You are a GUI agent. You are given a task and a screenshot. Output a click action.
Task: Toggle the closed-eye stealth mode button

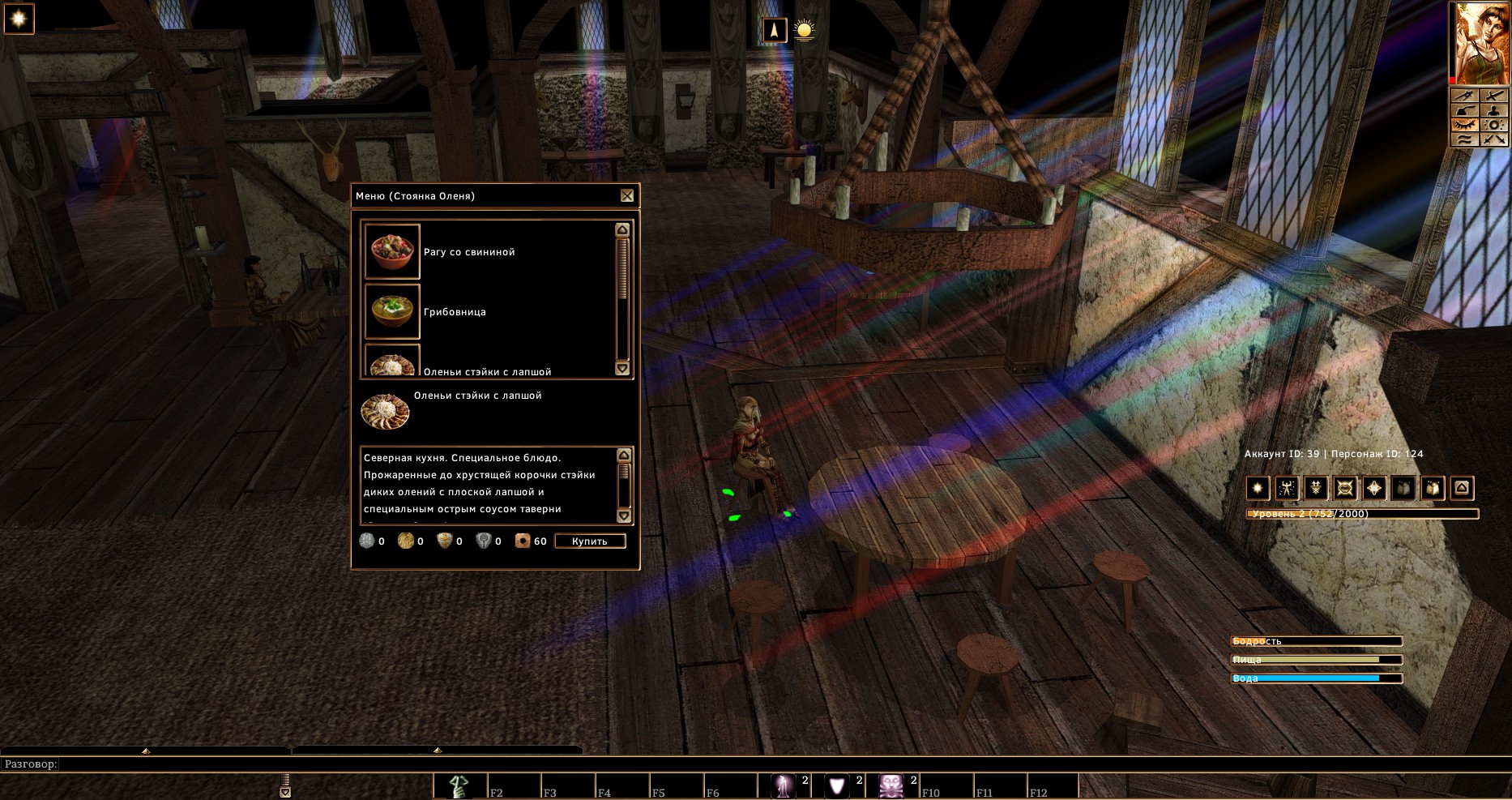click(x=1463, y=125)
